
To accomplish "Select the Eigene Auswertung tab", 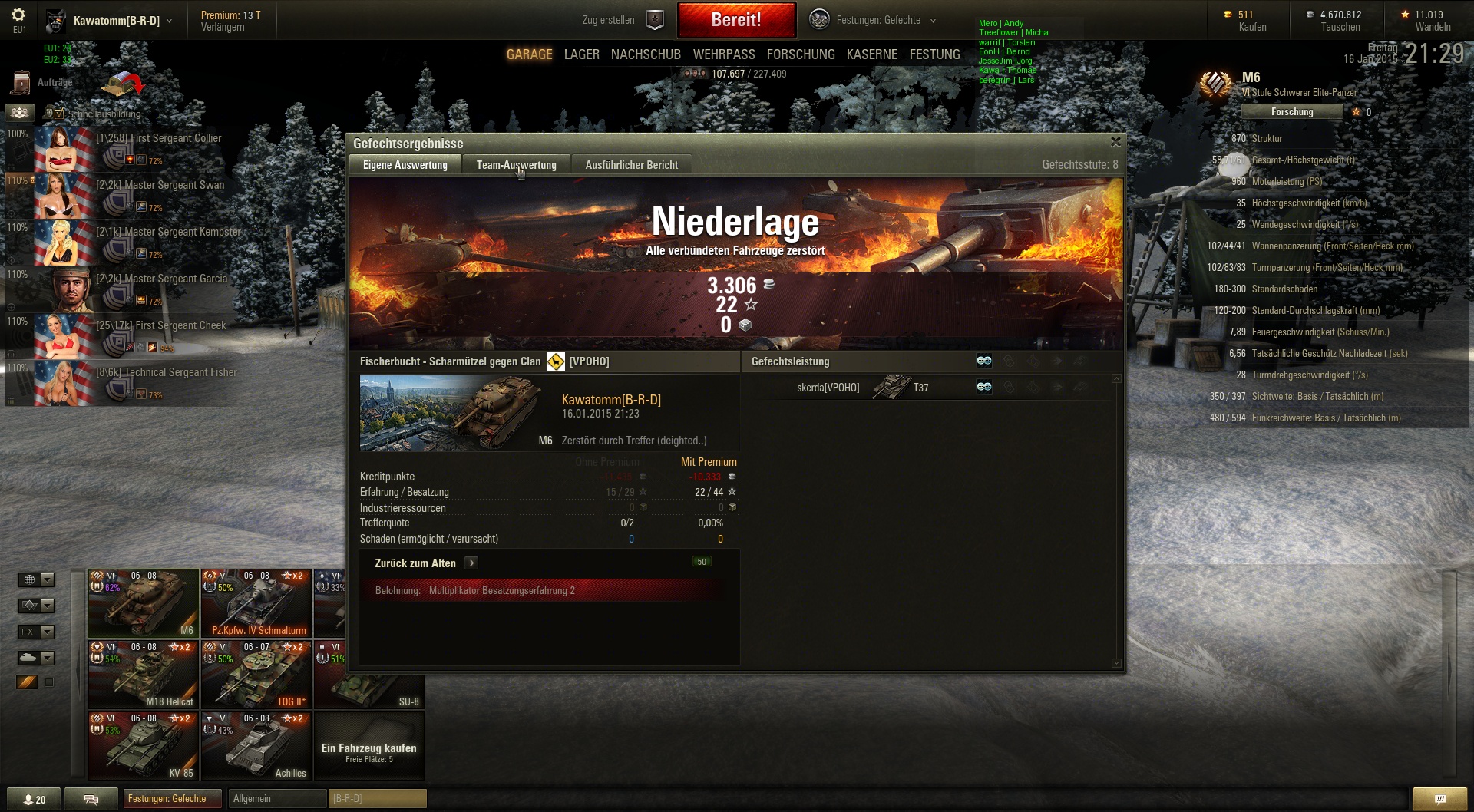I will [405, 165].
